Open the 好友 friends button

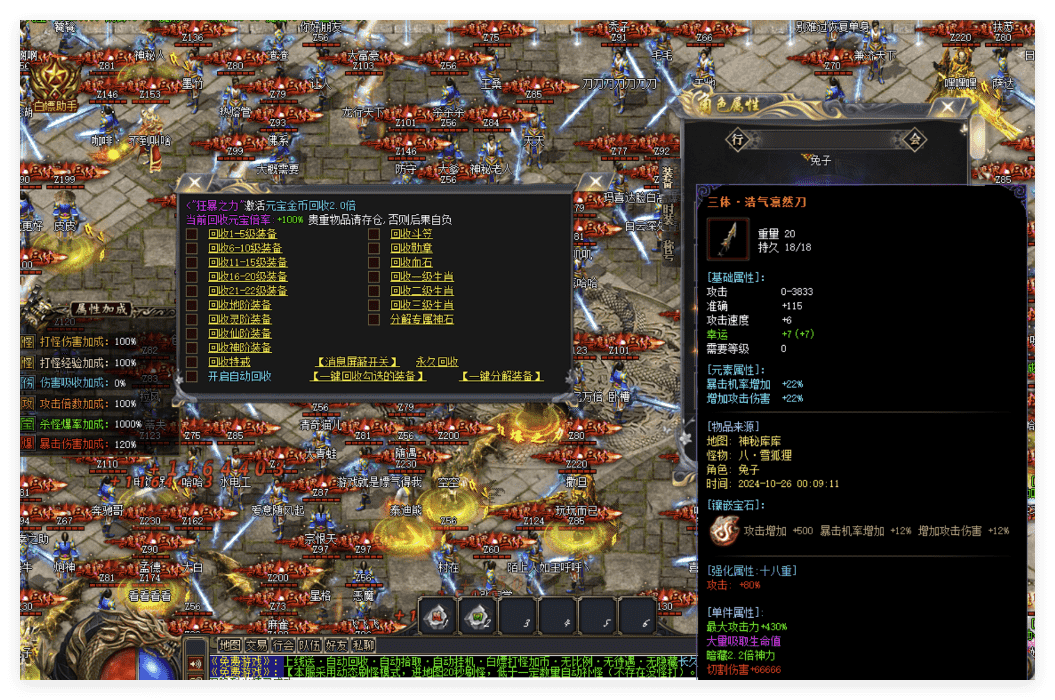(336, 646)
